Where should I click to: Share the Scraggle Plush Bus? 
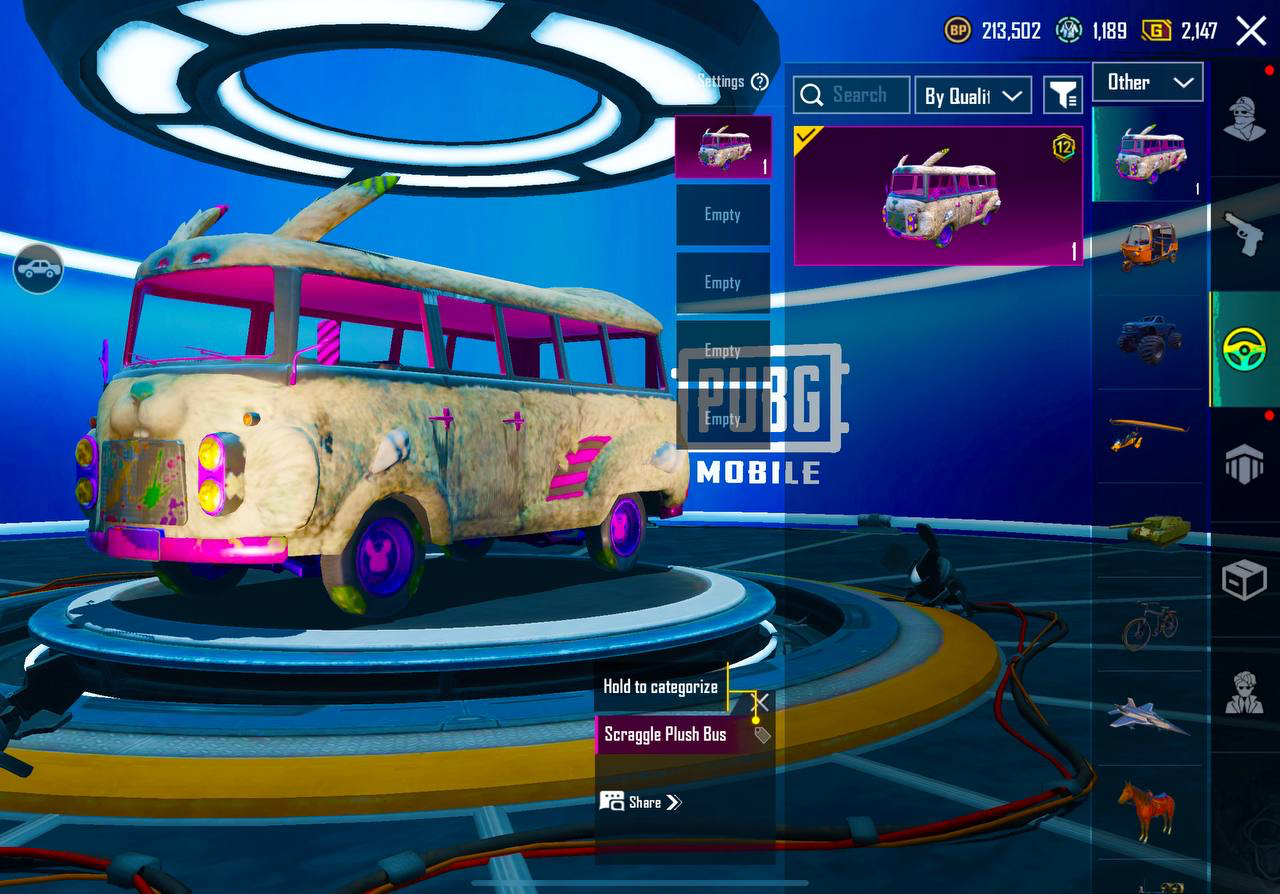point(642,802)
